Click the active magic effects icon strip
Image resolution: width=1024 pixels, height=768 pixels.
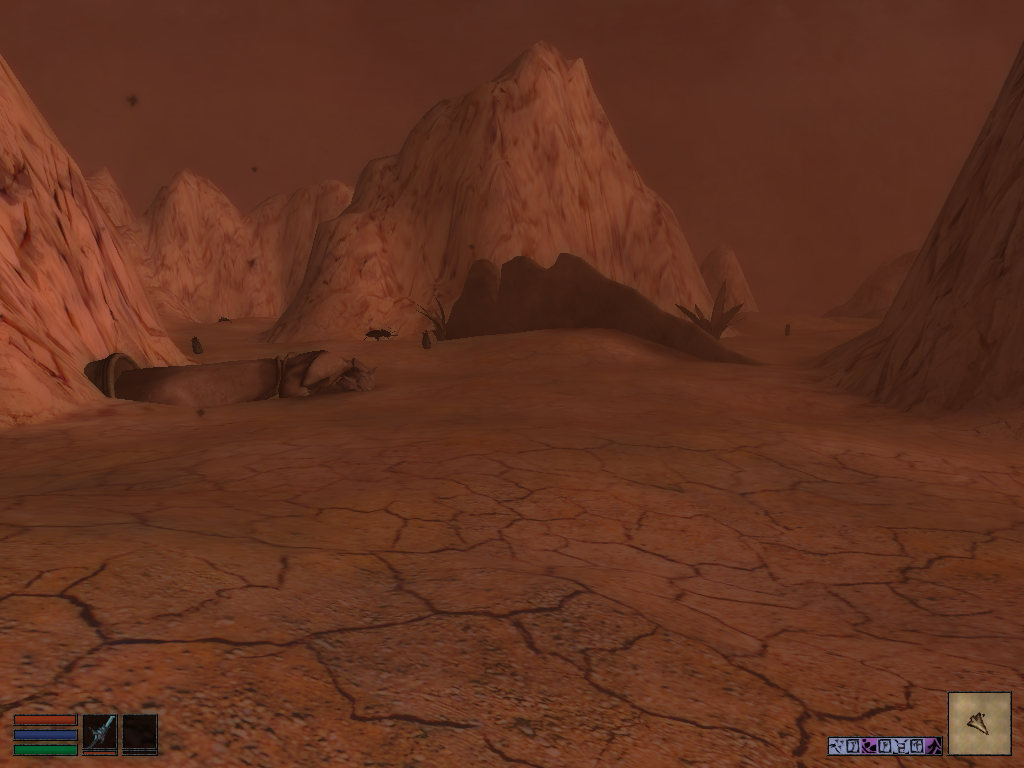click(884, 745)
